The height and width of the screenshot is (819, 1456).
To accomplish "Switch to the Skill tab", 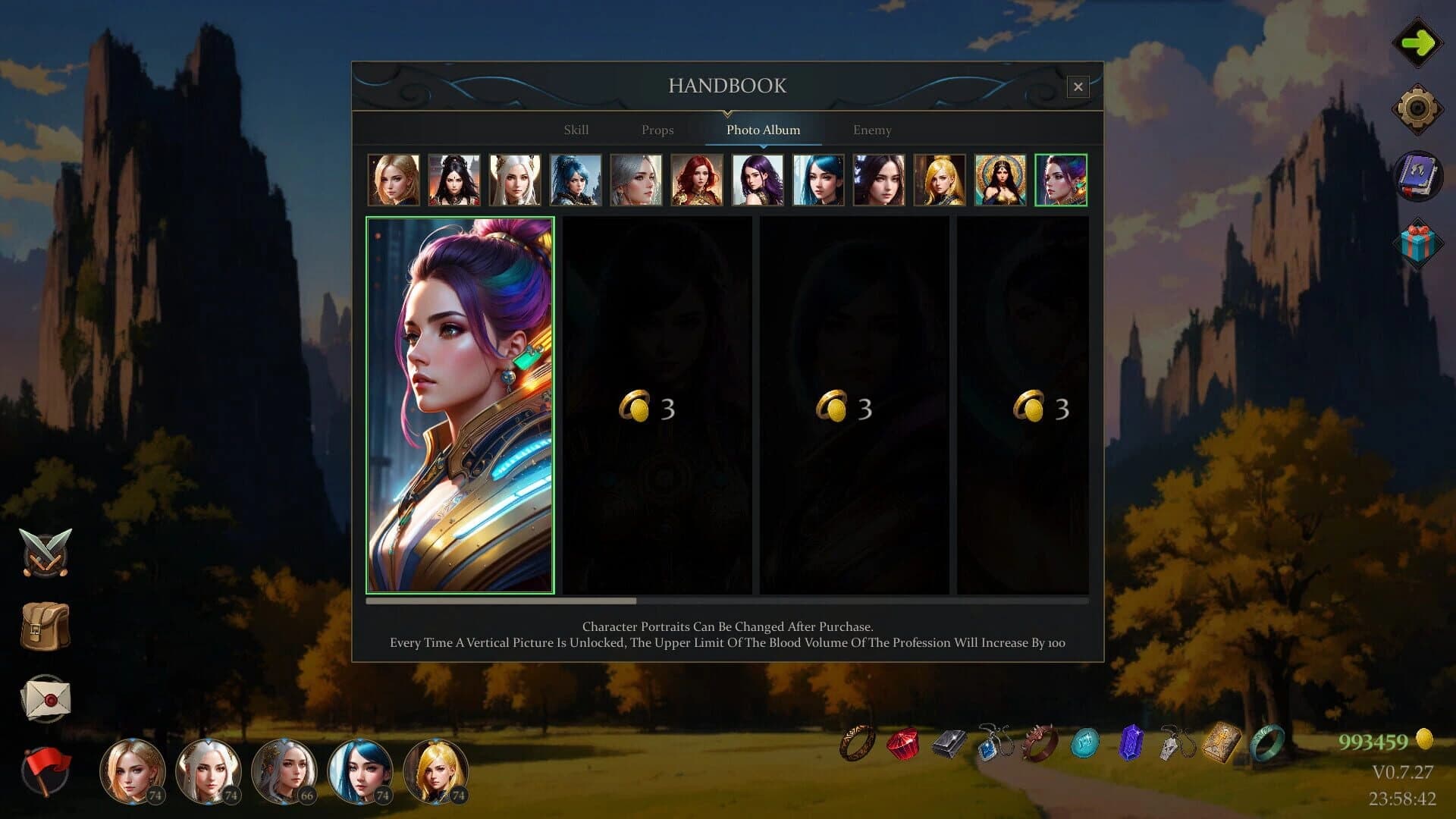I will click(576, 130).
